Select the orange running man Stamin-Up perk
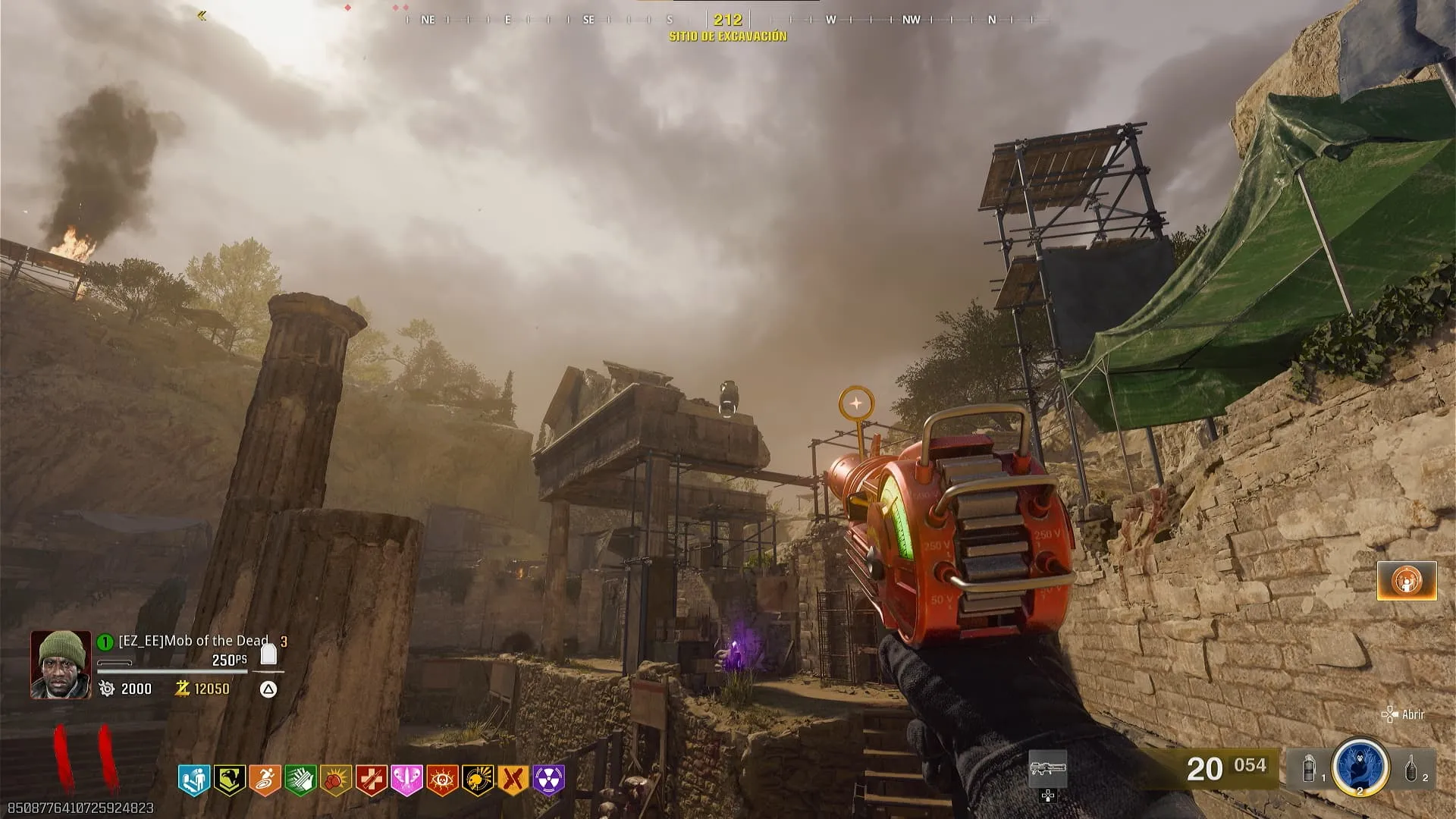This screenshot has height=819, width=1456. [x=265, y=780]
